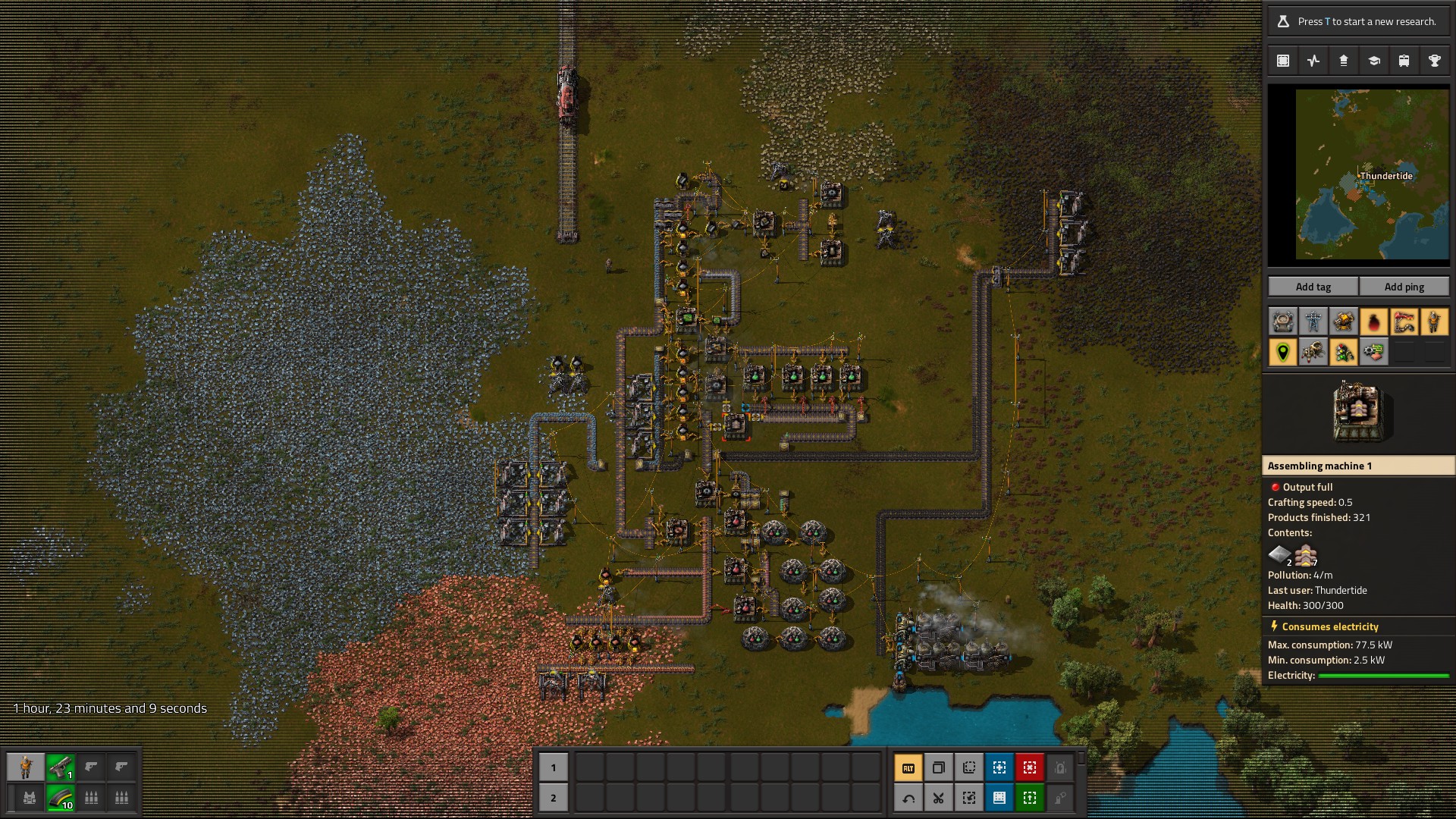Select the coal tag icon

1374,321
